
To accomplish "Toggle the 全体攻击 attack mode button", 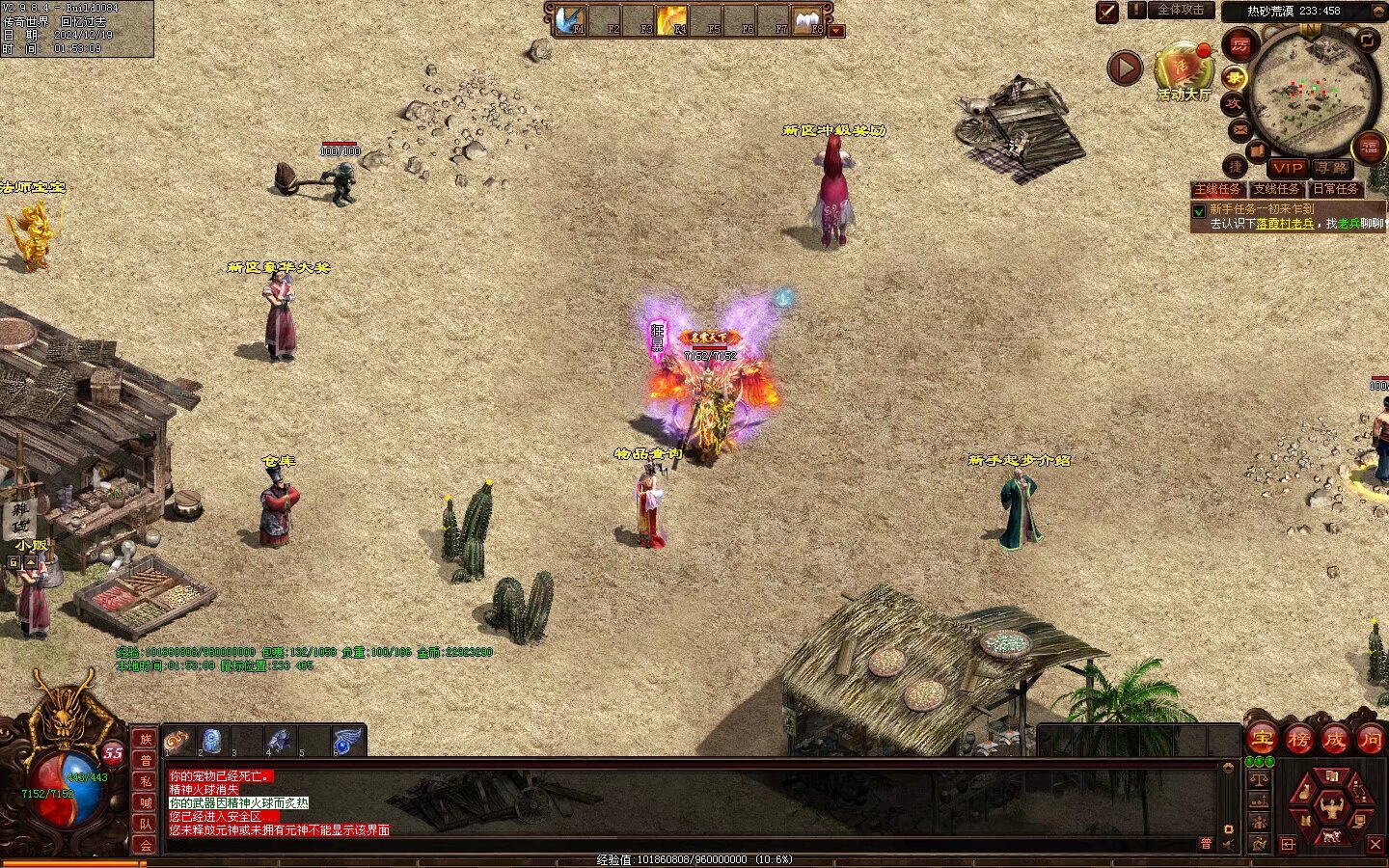I will (1180, 11).
